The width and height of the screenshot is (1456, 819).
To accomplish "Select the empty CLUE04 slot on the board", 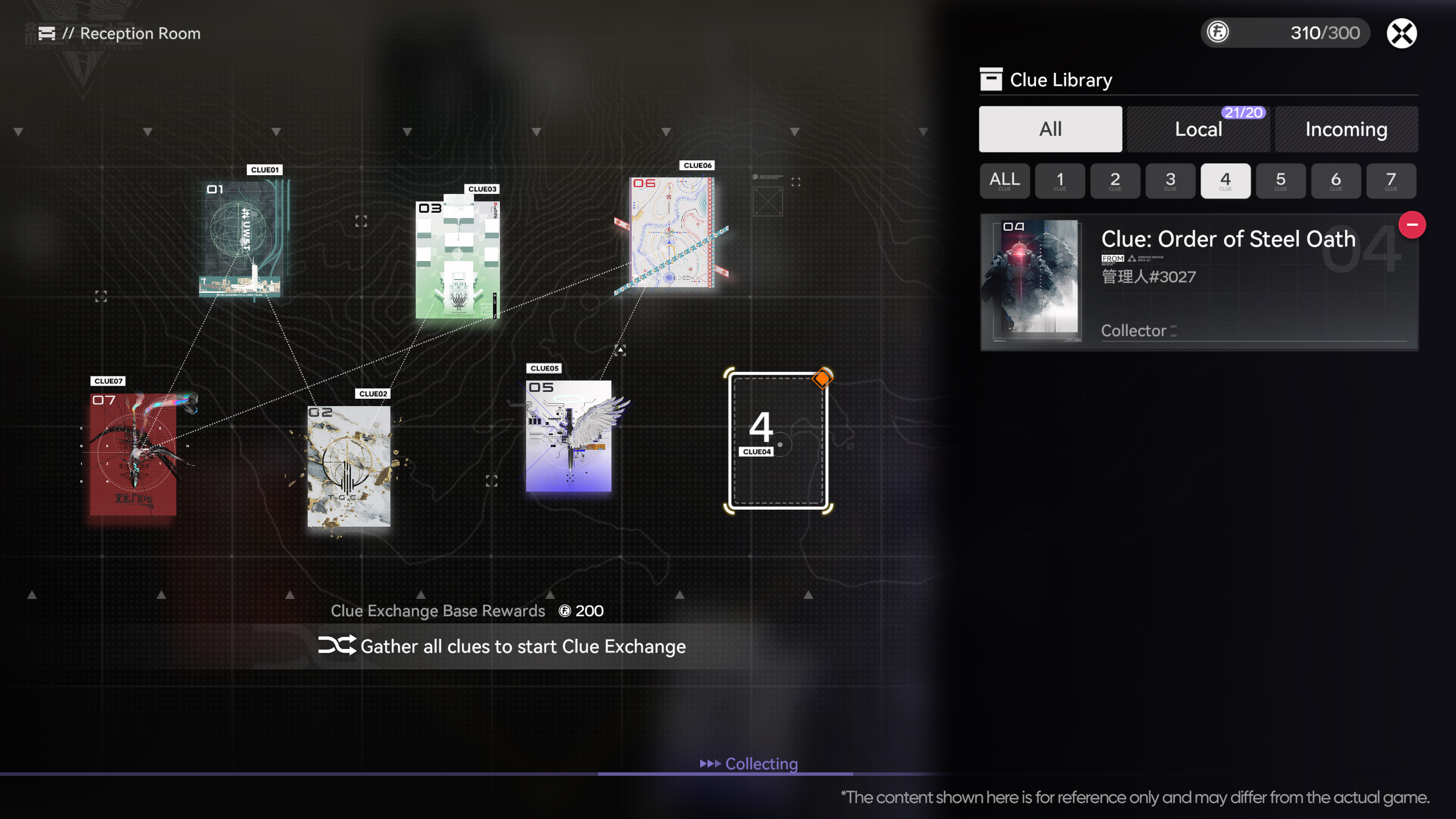I will pyautogui.click(x=778, y=440).
